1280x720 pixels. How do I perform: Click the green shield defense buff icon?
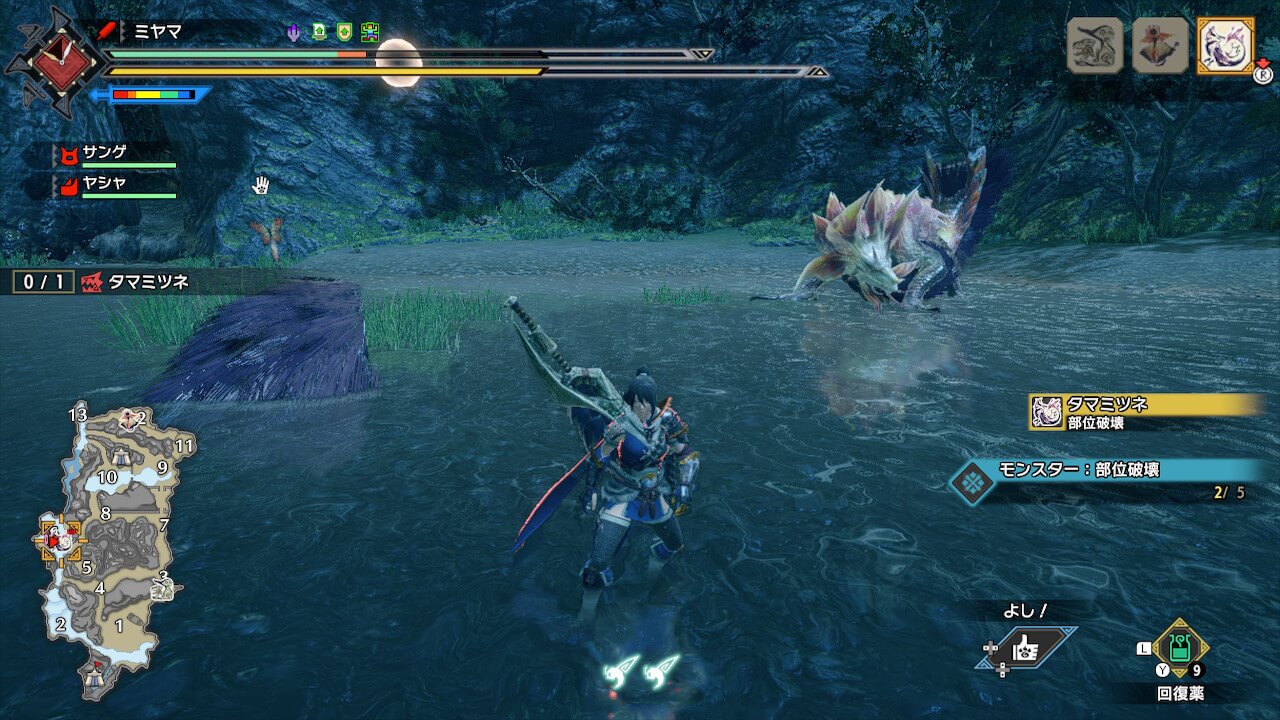[x=344, y=32]
